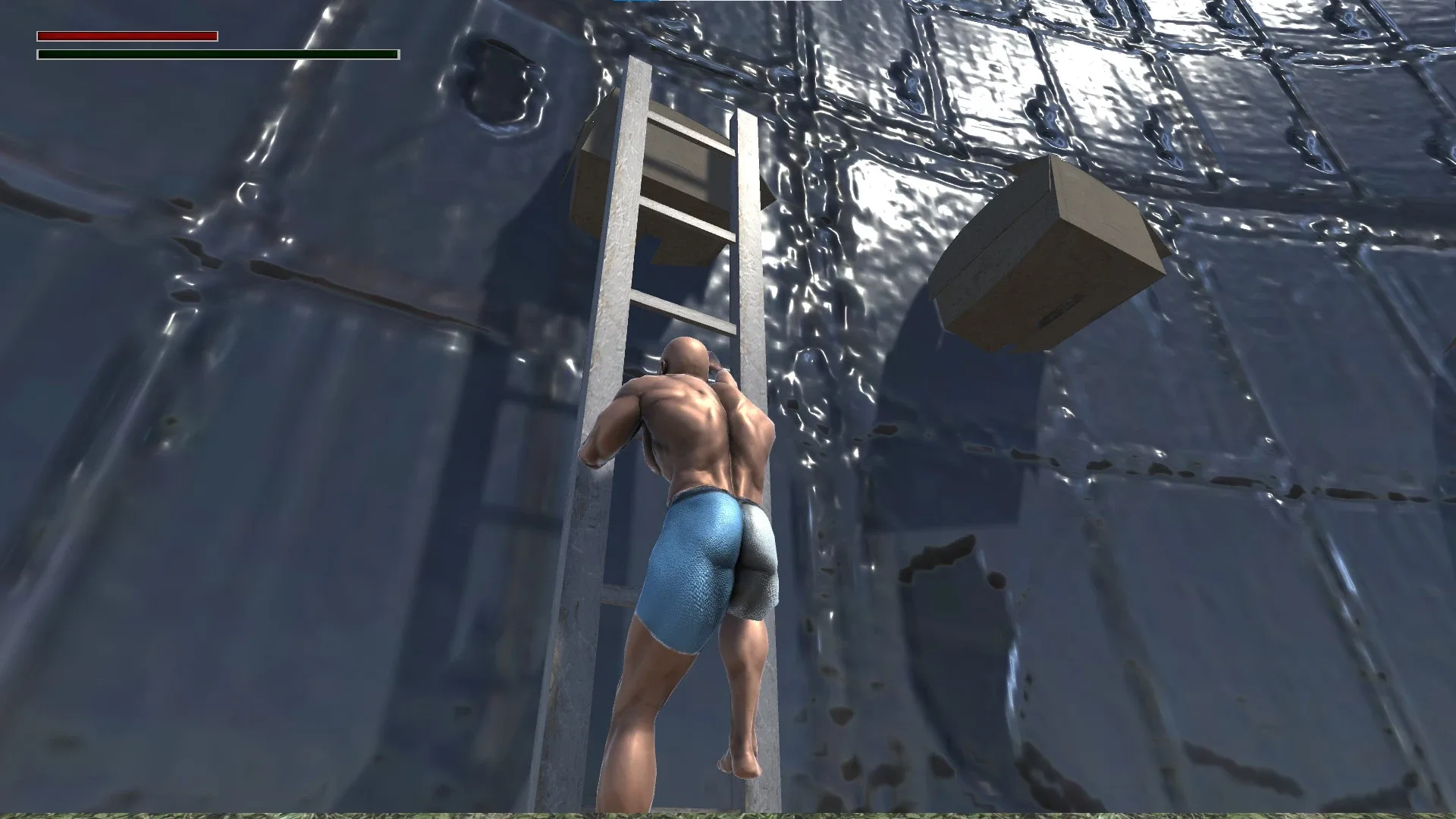
Task: Click the right end of the stamina bar
Action: tap(394, 55)
